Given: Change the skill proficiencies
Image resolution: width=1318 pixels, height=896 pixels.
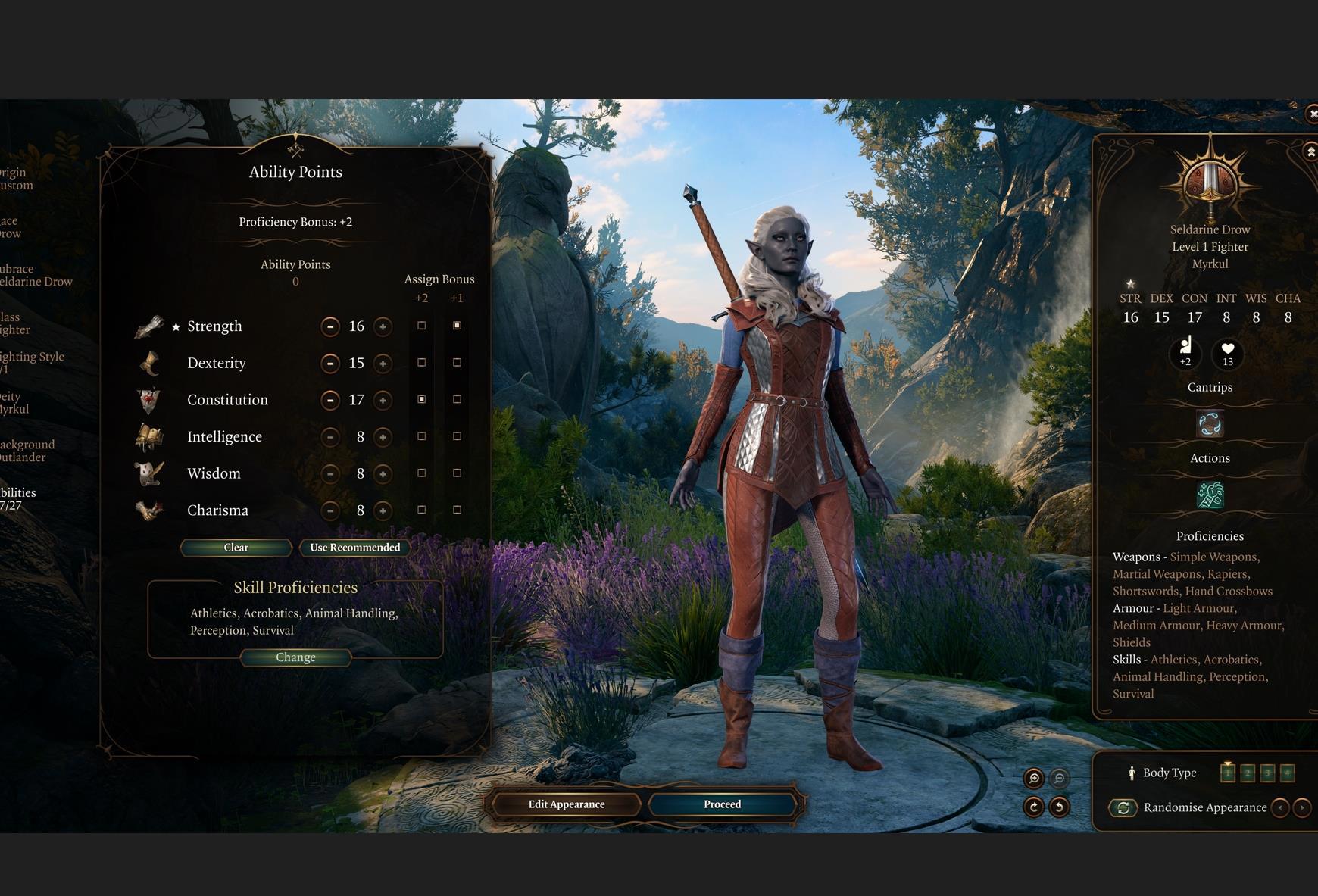Looking at the screenshot, I should 295,657.
